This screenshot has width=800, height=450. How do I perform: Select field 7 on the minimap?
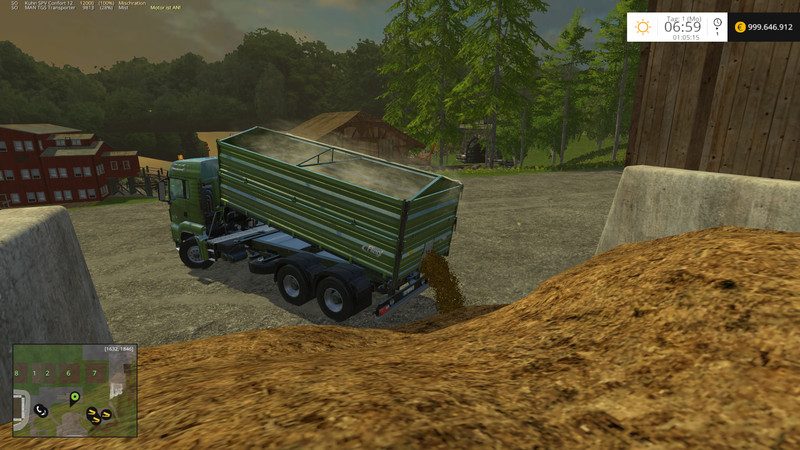click(95, 373)
